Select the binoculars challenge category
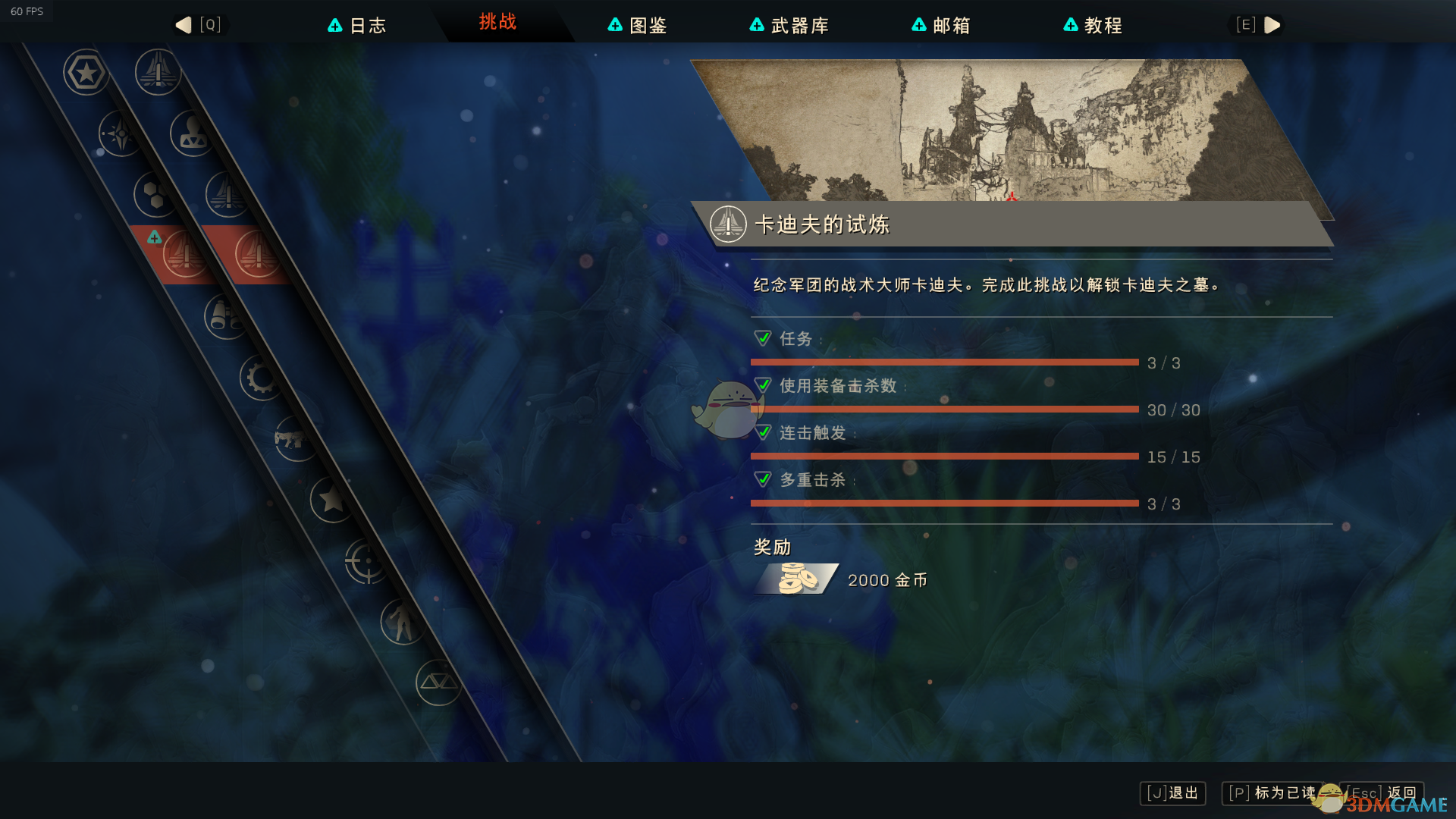1456x819 pixels. (x=225, y=315)
